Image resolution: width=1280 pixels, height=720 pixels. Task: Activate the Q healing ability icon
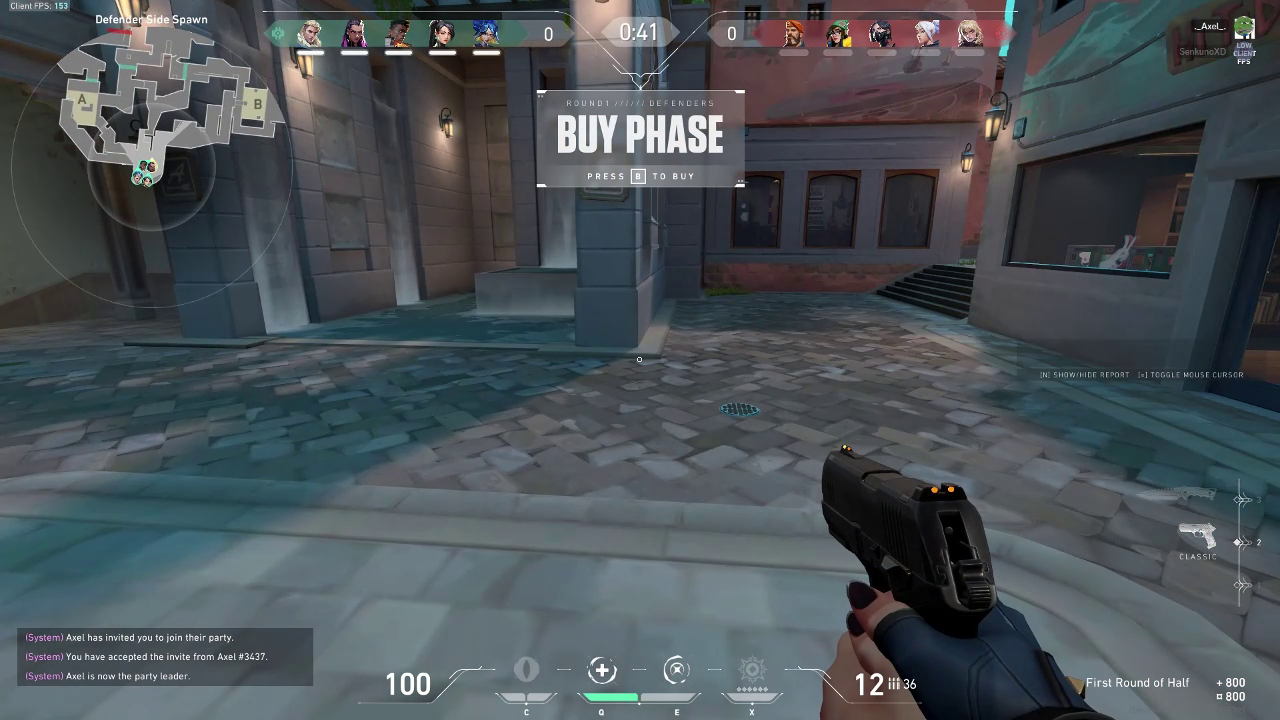click(x=601, y=670)
